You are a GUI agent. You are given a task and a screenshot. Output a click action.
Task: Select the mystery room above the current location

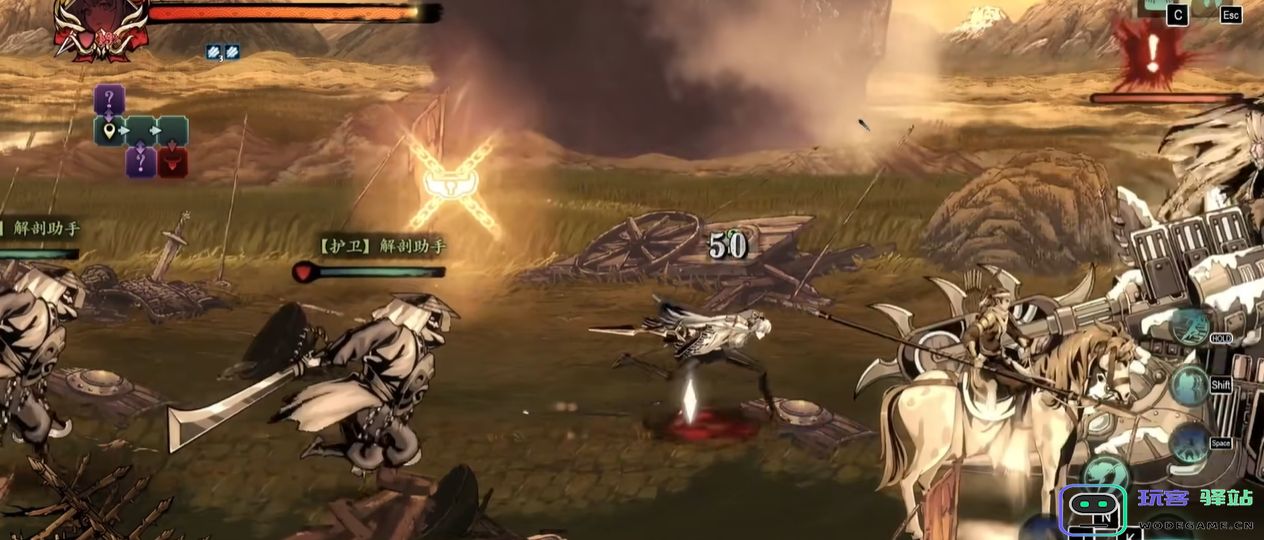109,99
